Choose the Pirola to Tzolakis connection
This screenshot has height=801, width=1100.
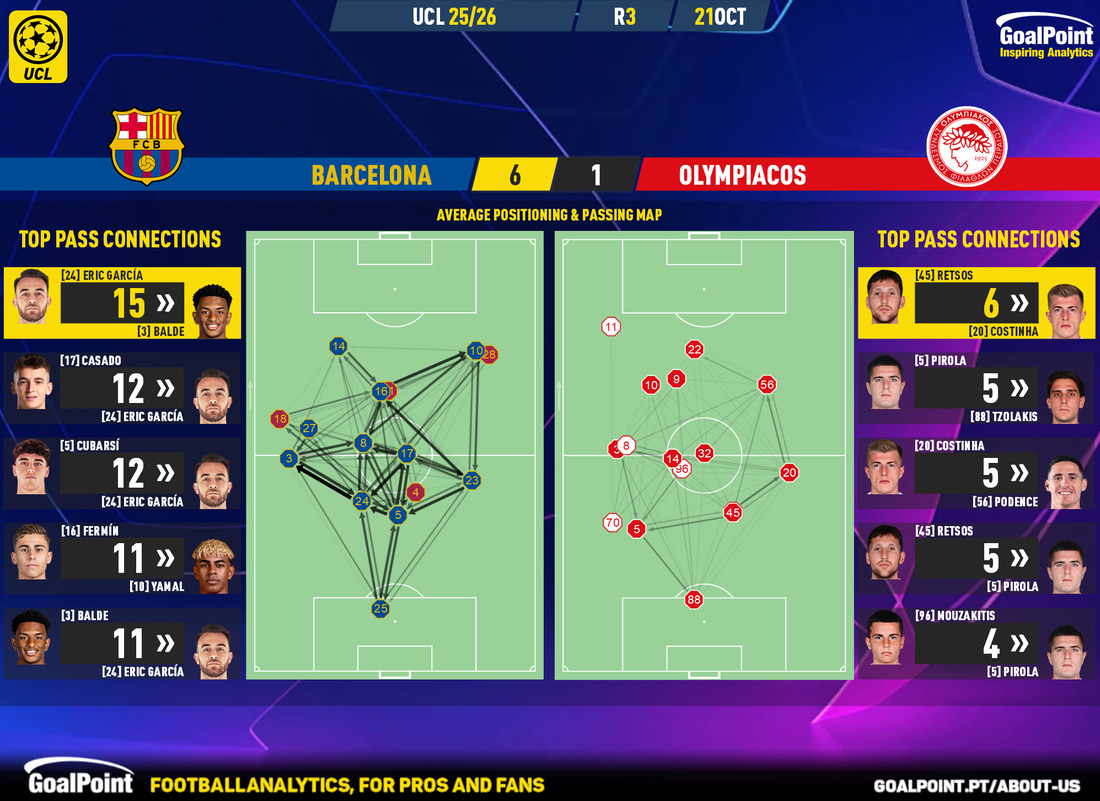[x=976, y=388]
